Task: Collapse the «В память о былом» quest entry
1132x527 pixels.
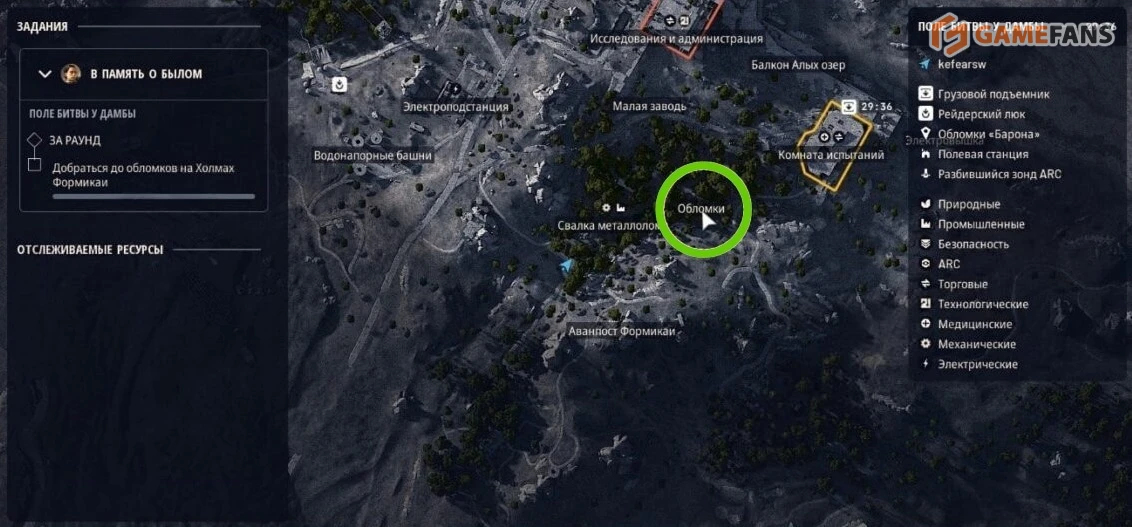Action: (44, 74)
